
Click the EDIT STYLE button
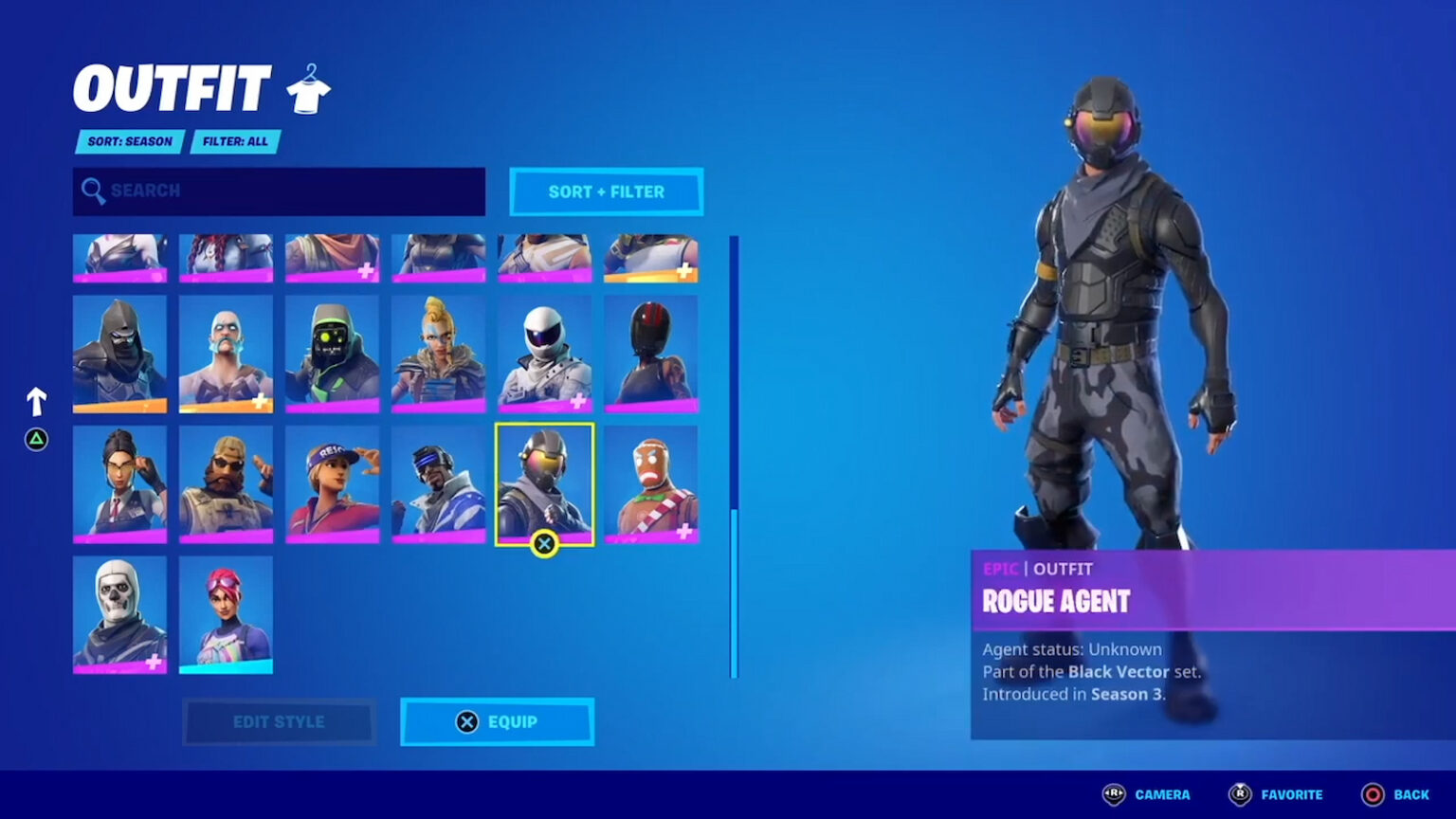coord(280,721)
